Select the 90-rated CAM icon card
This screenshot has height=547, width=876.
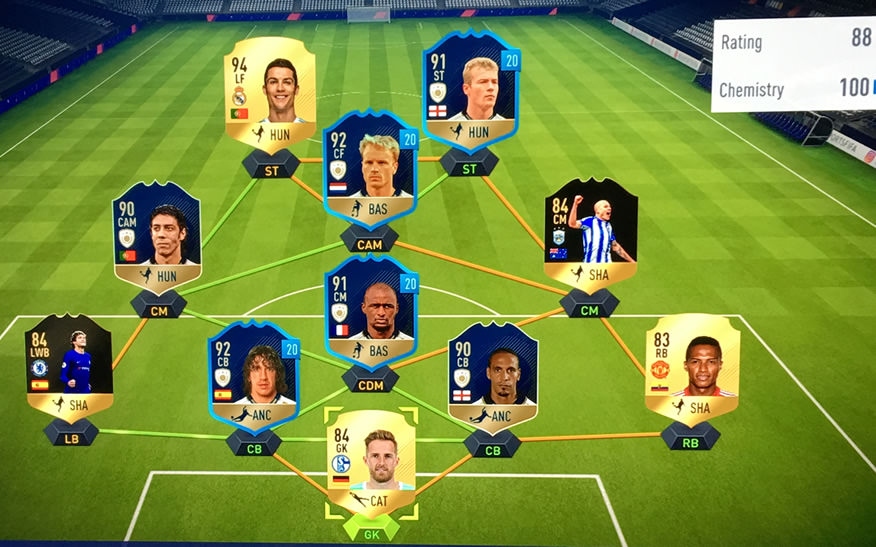point(157,237)
